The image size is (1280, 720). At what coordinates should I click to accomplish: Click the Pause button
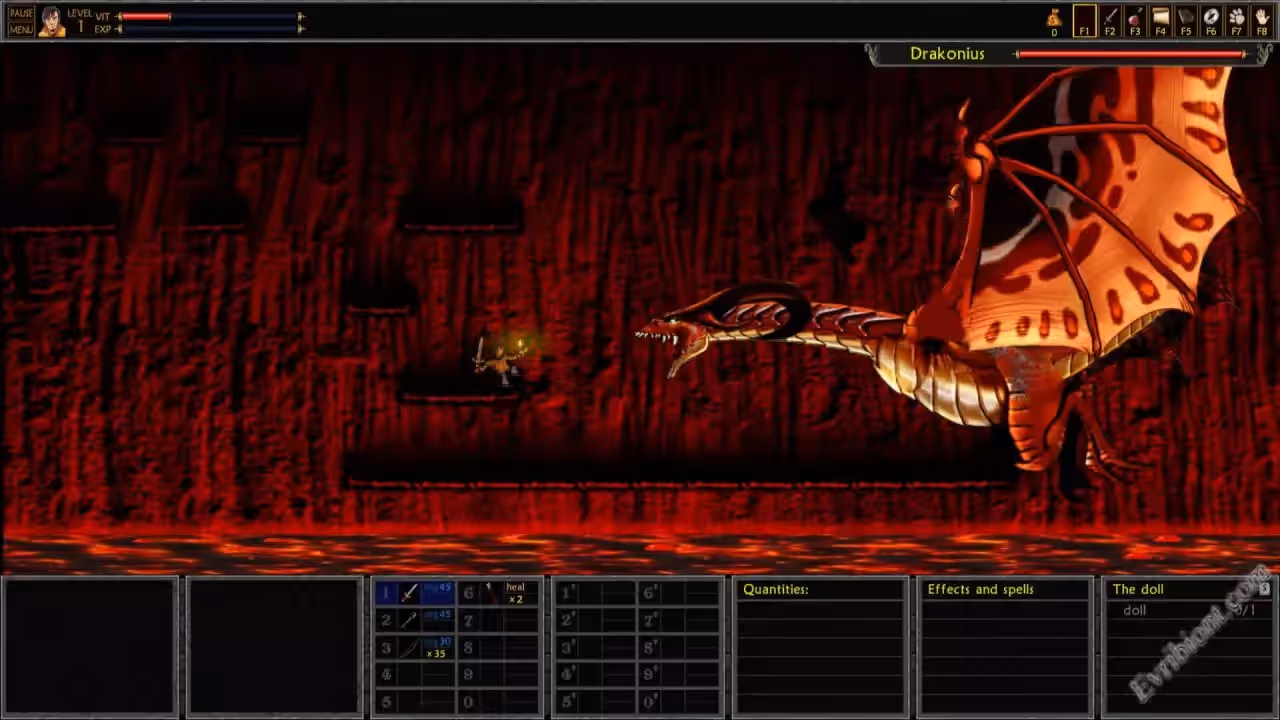(21, 13)
